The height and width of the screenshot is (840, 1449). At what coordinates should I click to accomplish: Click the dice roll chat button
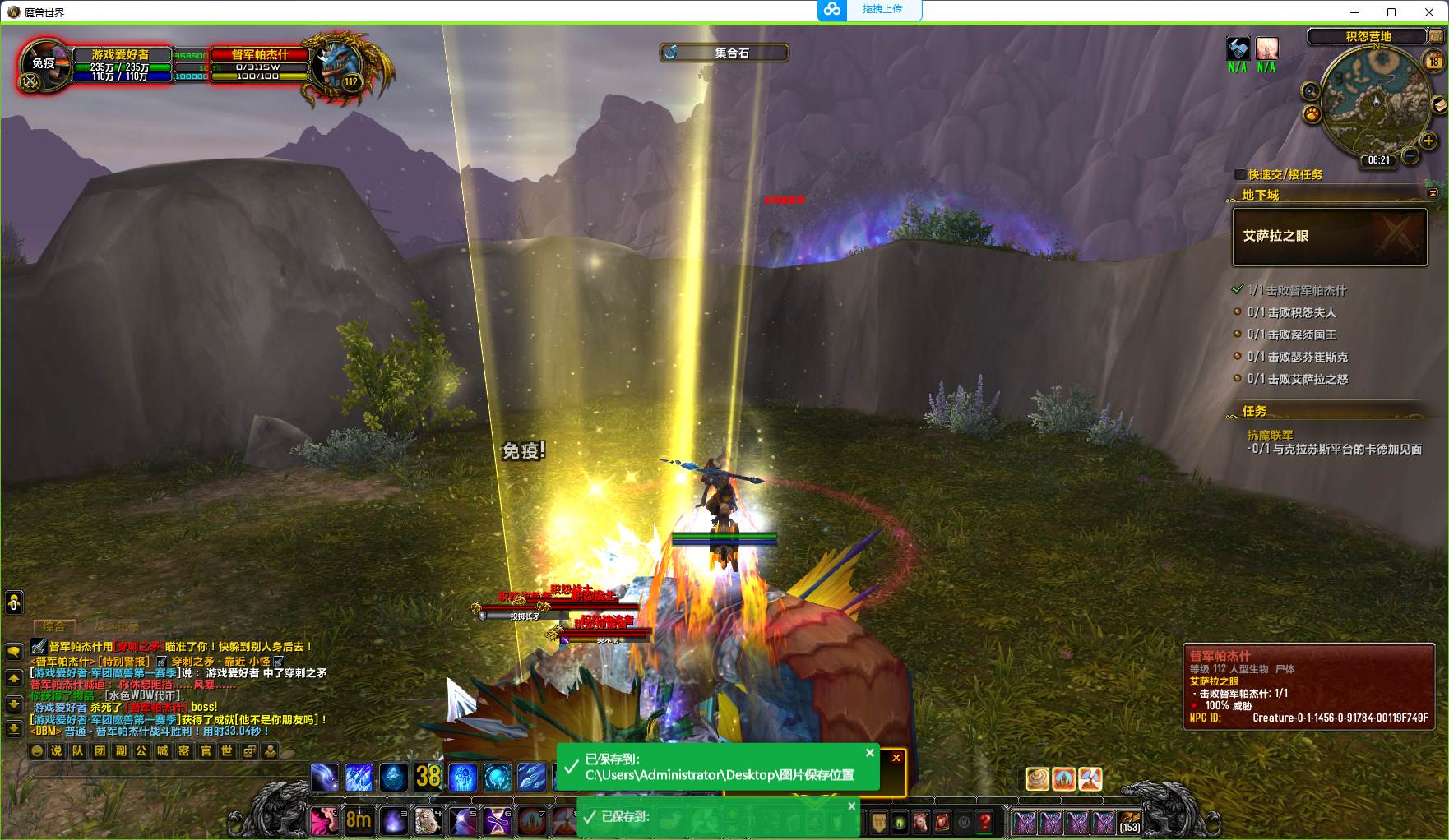[249, 750]
